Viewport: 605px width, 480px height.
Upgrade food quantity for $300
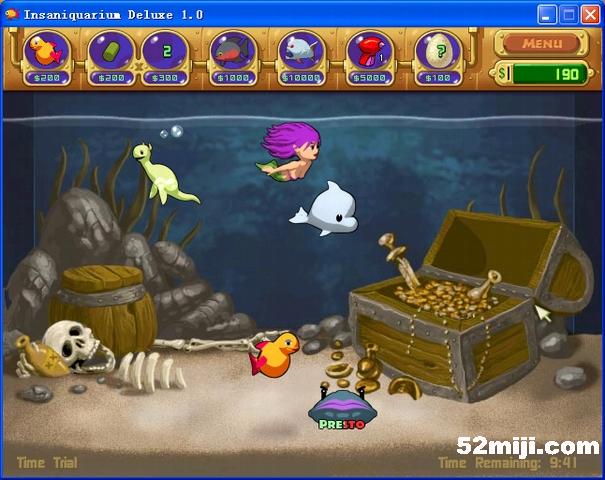pyautogui.click(x=166, y=52)
